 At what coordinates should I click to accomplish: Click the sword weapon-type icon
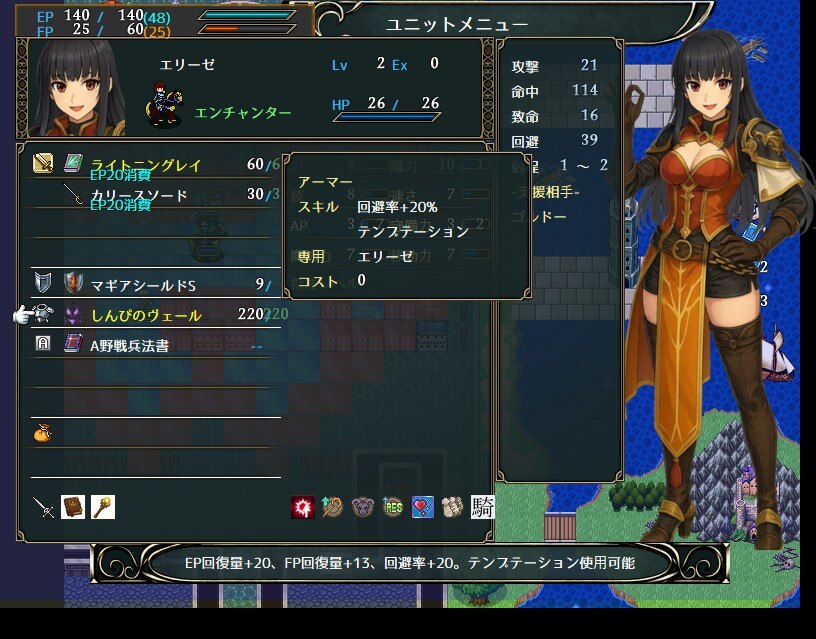click(x=43, y=507)
